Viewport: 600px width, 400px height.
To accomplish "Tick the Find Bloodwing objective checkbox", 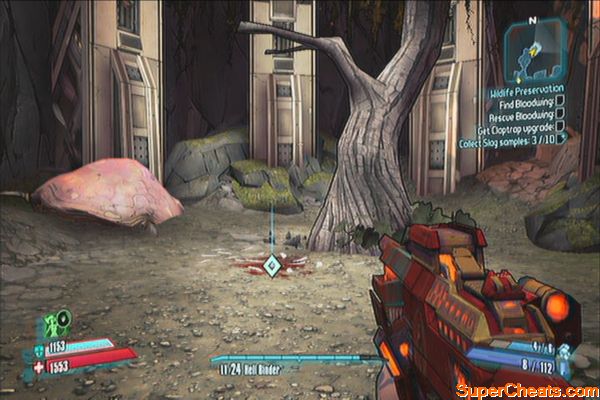I will pos(561,101).
